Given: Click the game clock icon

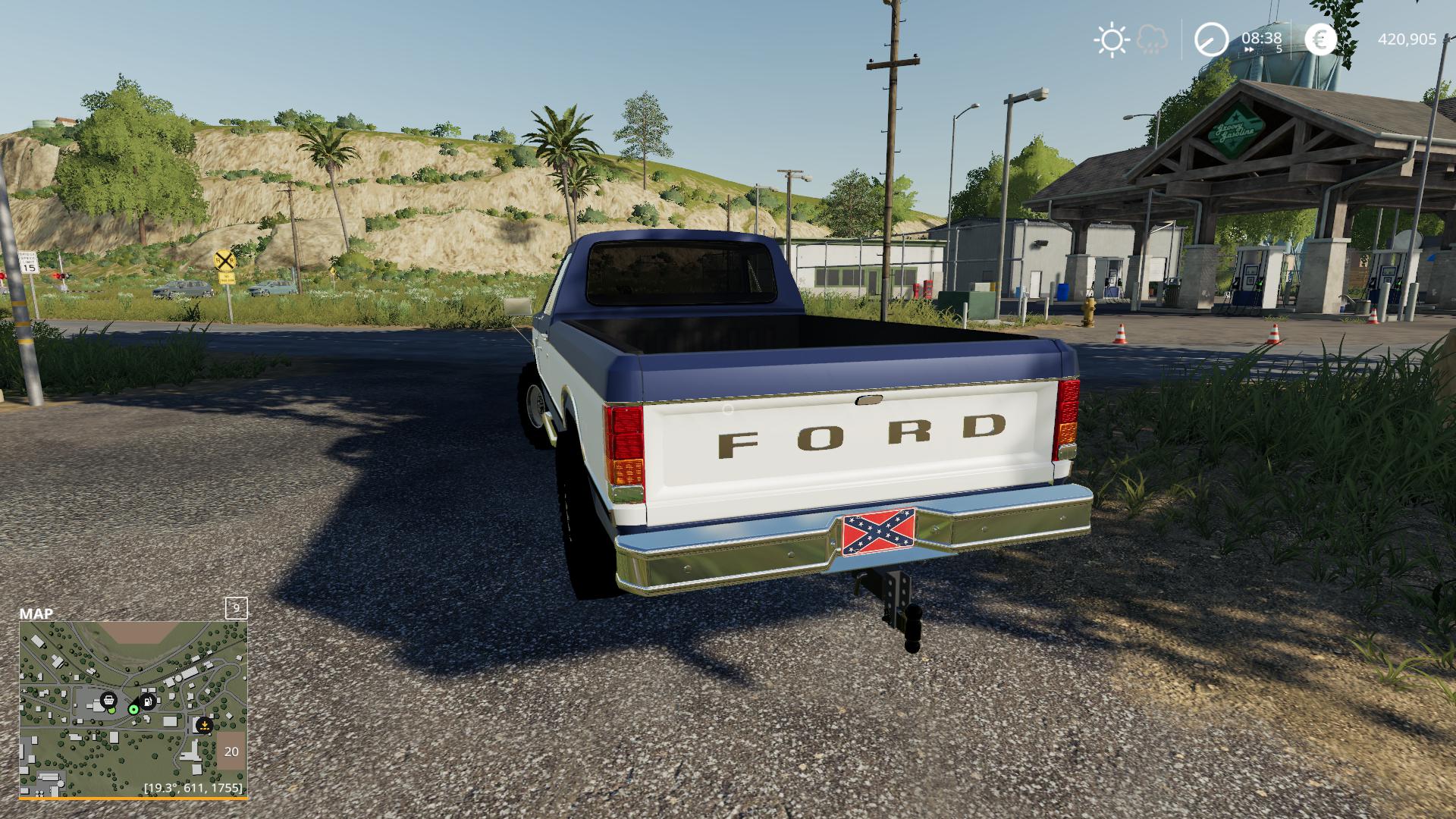Looking at the screenshot, I should click(x=1211, y=39).
